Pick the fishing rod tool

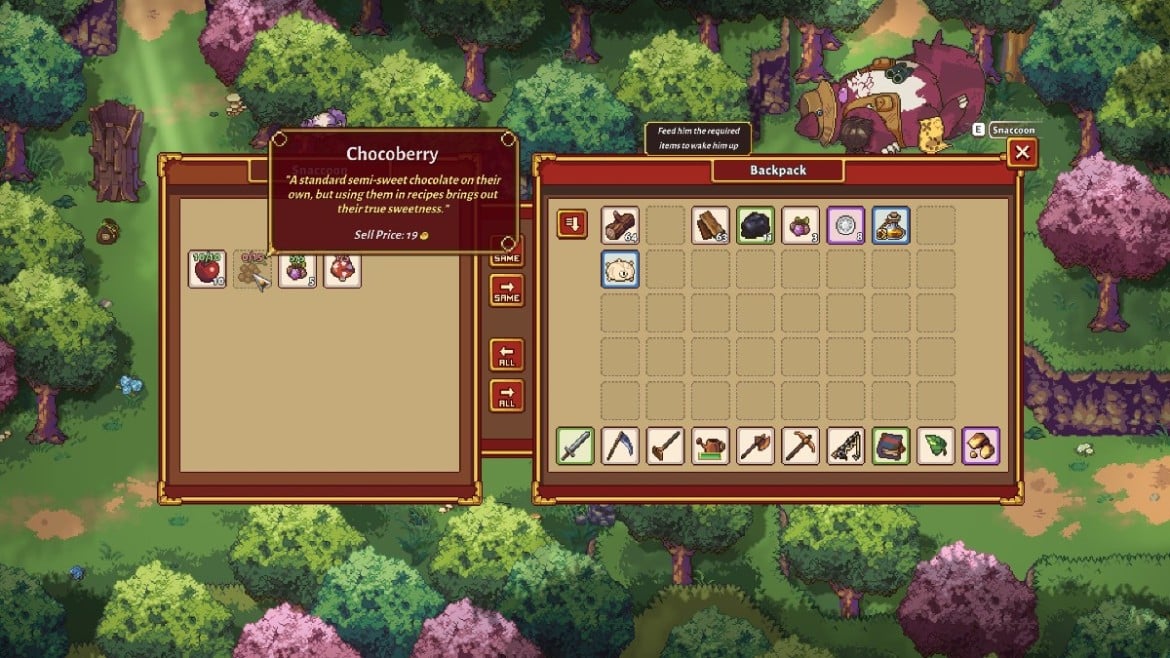pyautogui.click(x=845, y=446)
